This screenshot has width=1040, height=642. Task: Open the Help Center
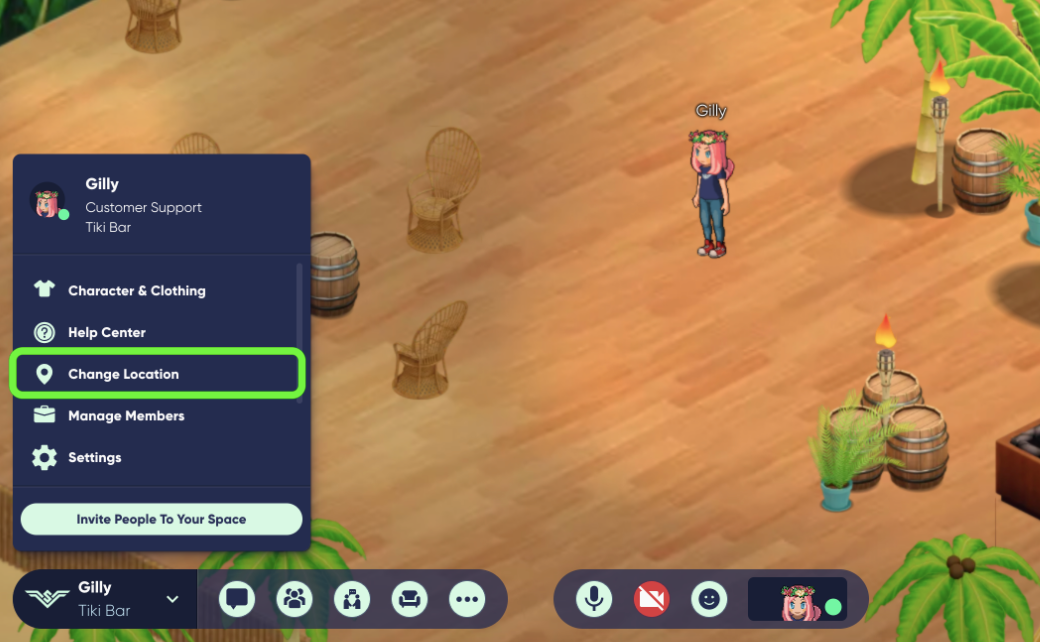point(106,333)
